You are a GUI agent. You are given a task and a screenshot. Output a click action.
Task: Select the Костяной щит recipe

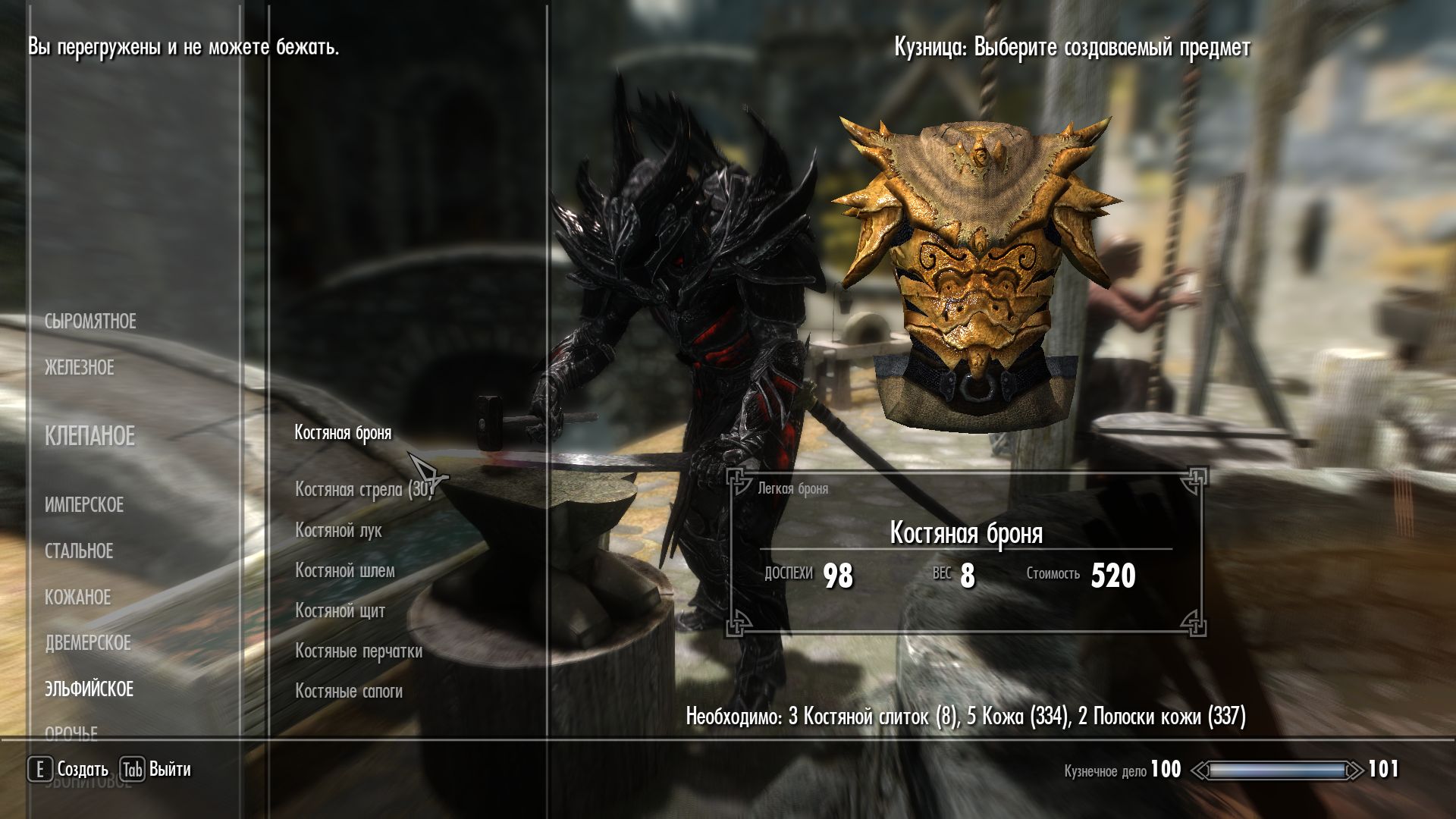pos(340,610)
